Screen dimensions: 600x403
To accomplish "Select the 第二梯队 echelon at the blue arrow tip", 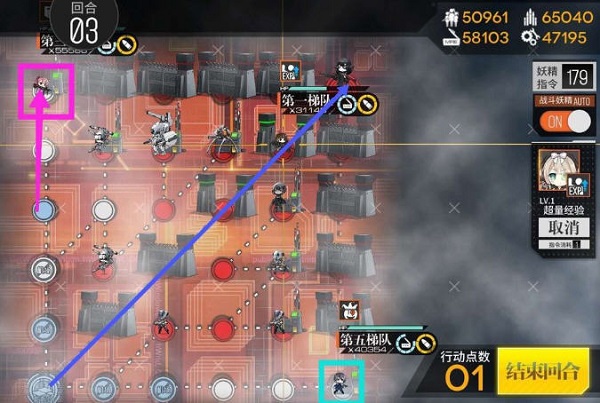I will point(345,73).
